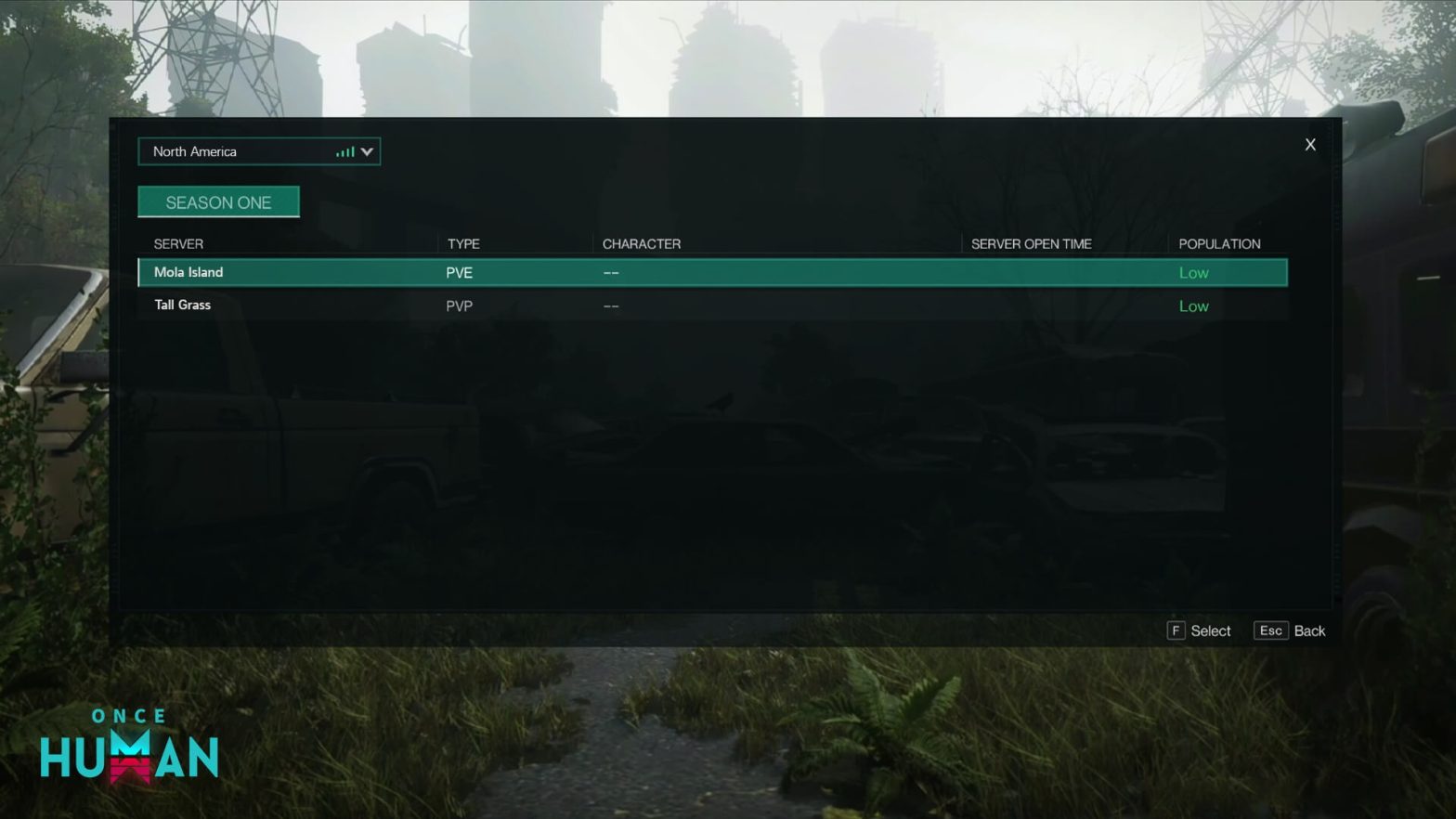Image resolution: width=1456 pixels, height=819 pixels.
Task: Click the CHARACTER column dashes for Mola Island
Action: click(611, 272)
